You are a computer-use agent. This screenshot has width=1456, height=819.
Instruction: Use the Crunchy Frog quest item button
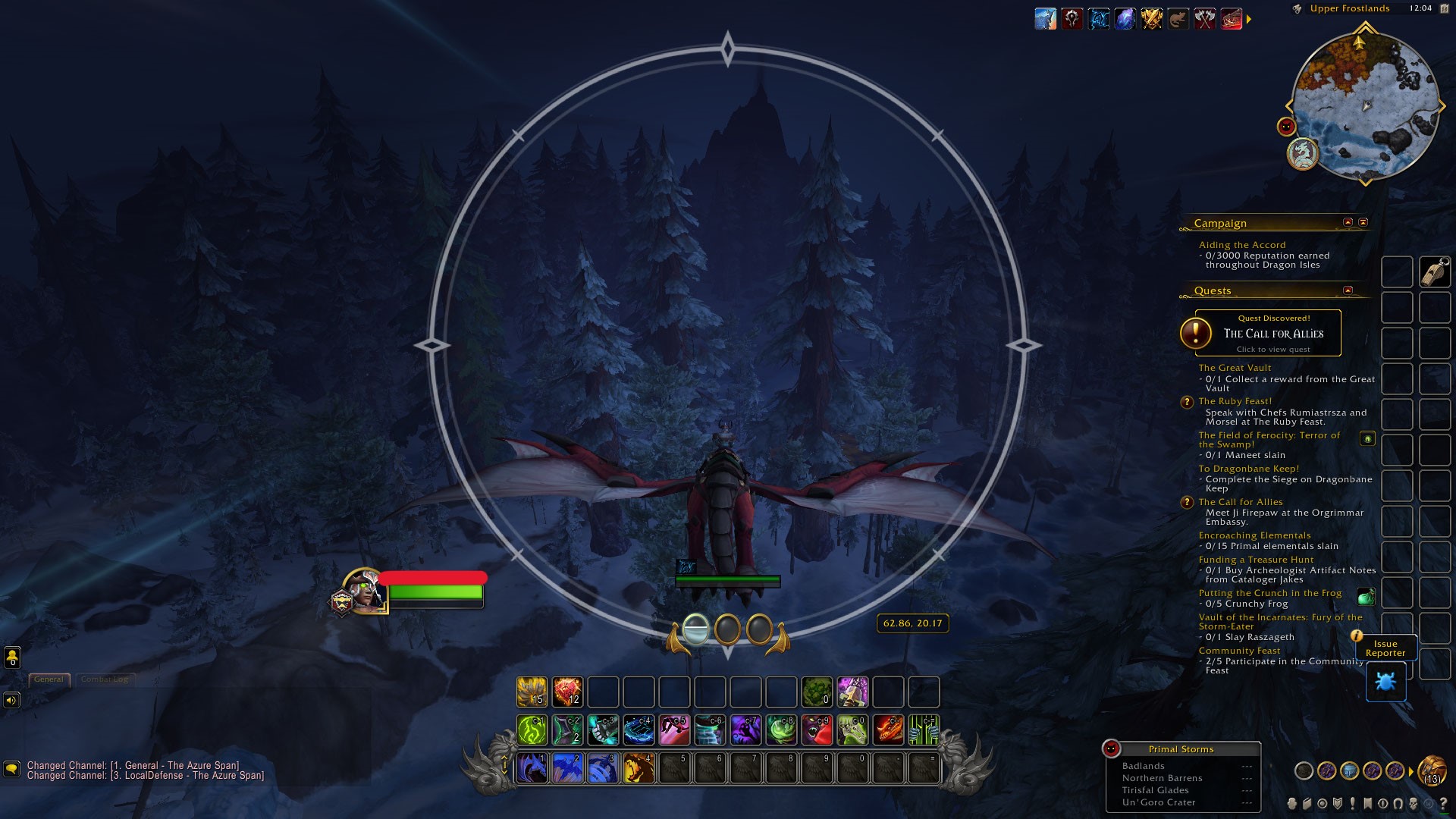point(1366,598)
